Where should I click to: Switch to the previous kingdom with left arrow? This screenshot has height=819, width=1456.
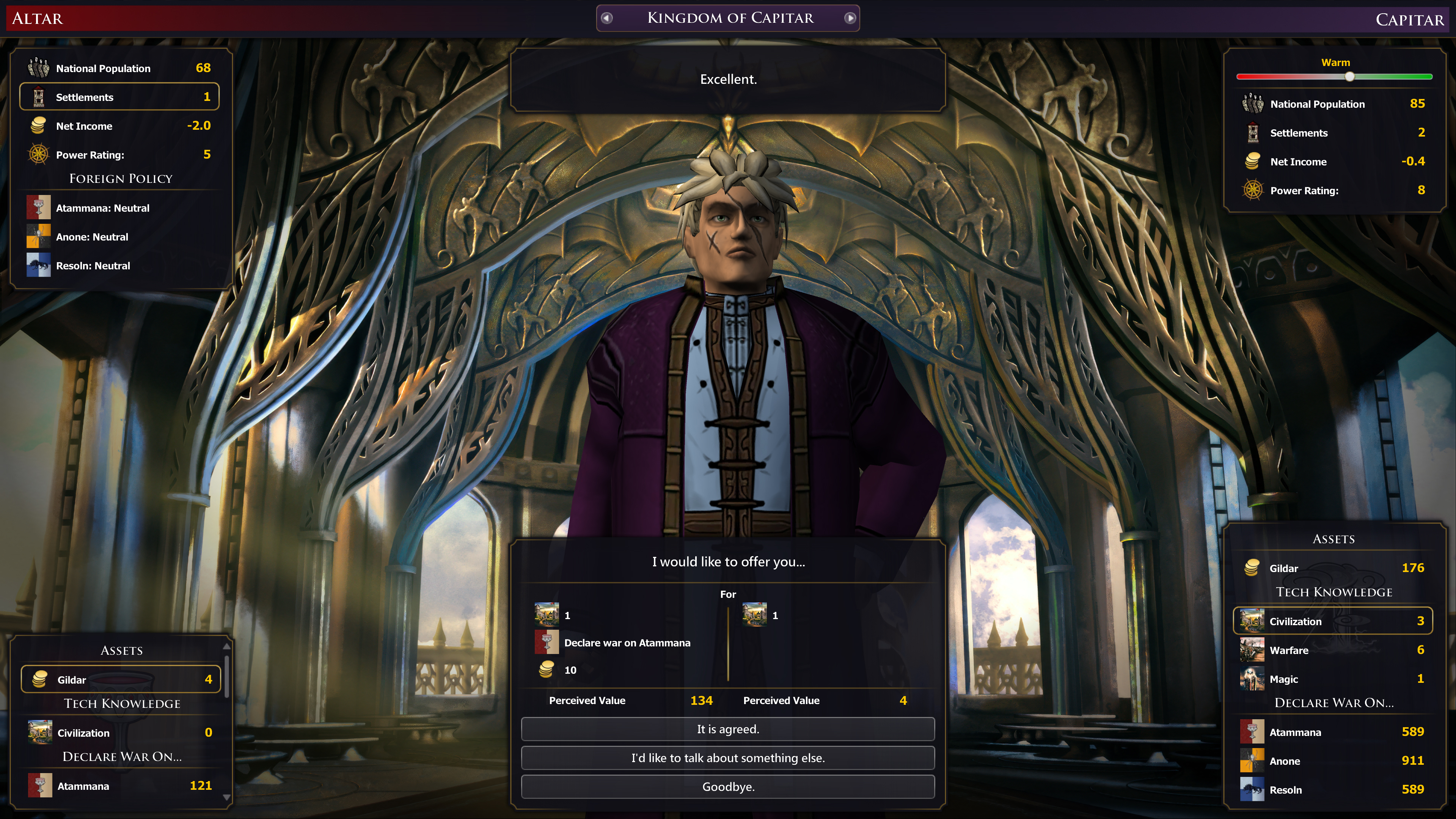pos(607,18)
